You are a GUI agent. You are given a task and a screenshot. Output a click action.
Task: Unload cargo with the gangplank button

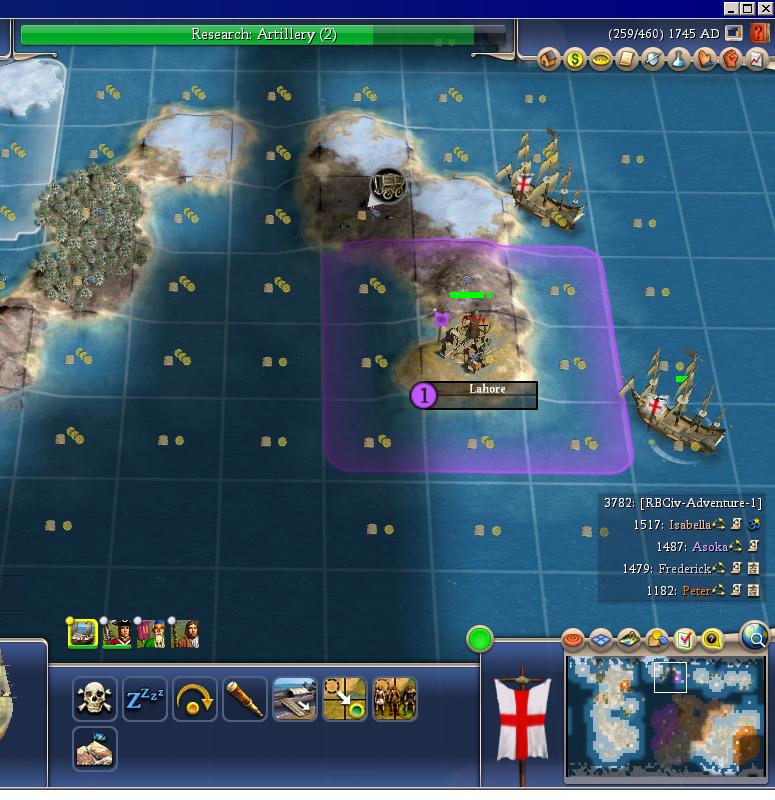coord(295,699)
